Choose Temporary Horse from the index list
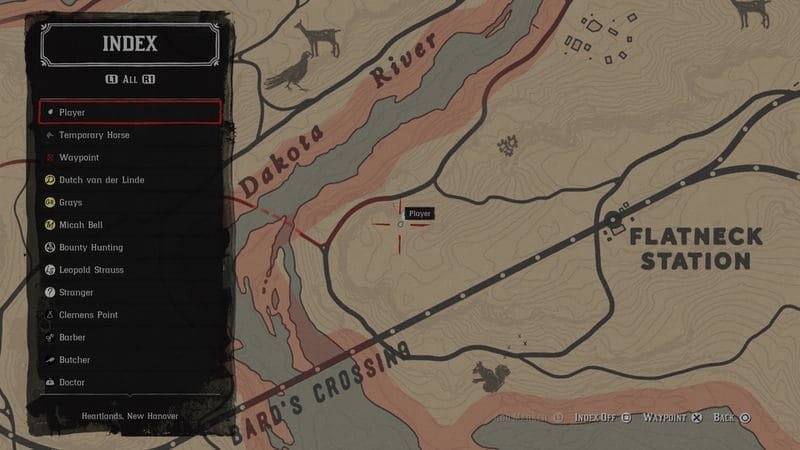Screen dimensions: 800x450 click(x=130, y=135)
